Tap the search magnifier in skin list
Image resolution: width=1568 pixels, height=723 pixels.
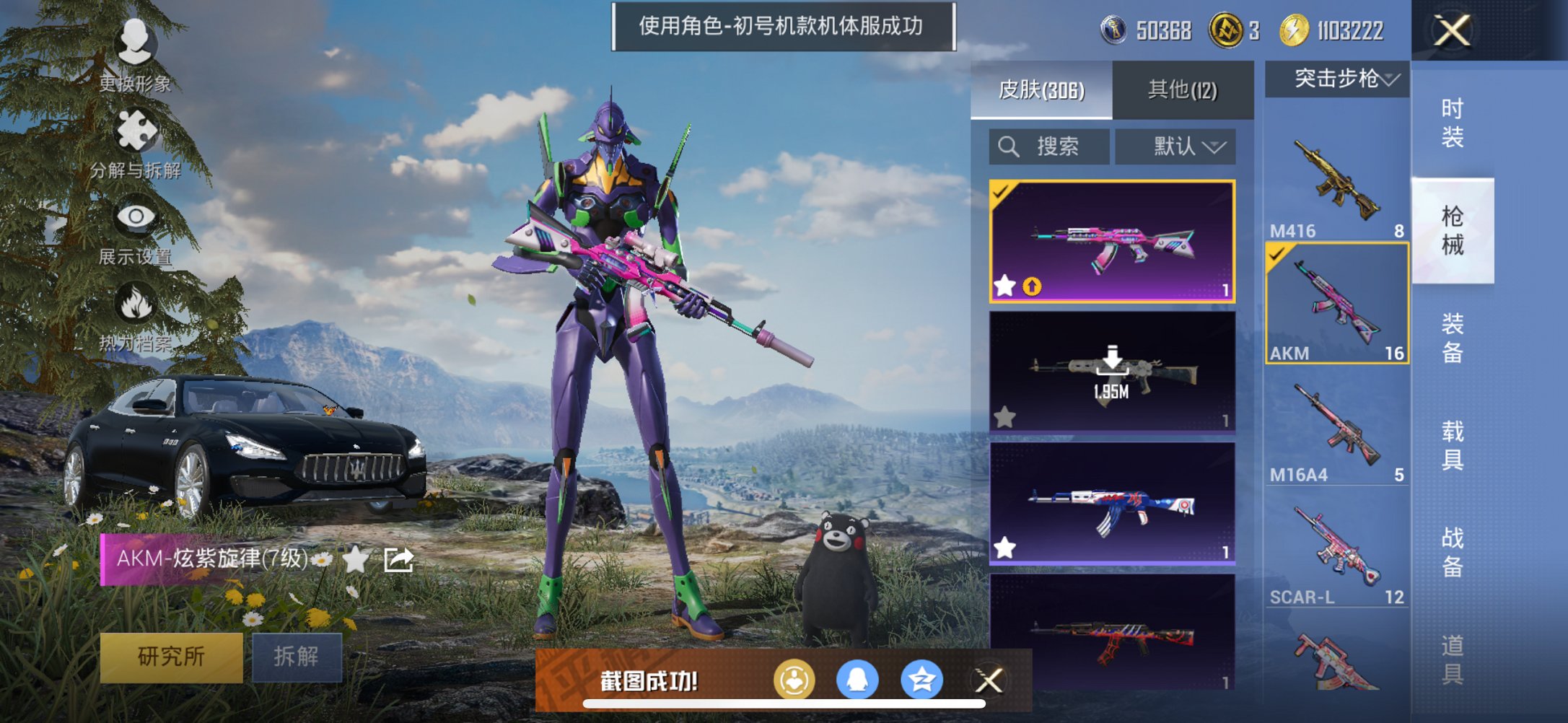(1007, 146)
